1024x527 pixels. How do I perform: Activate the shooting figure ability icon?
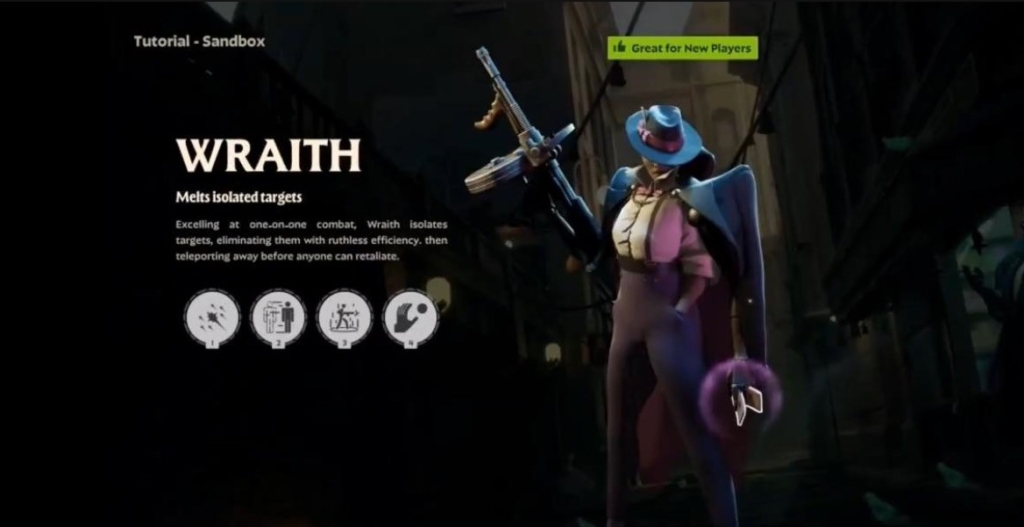click(344, 318)
